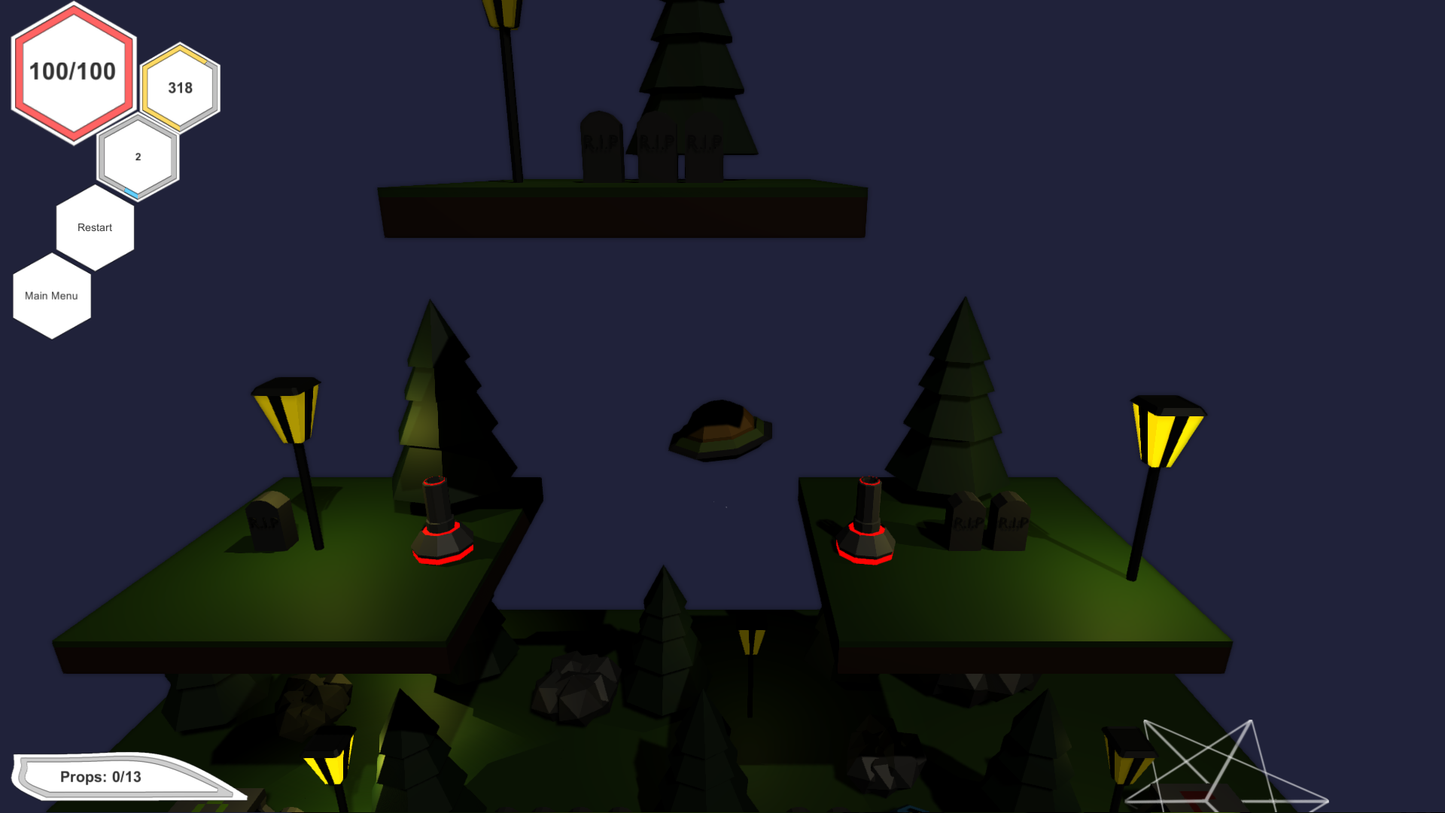Click the Restart button
Viewport: 1445px width, 813px height.
click(x=94, y=227)
